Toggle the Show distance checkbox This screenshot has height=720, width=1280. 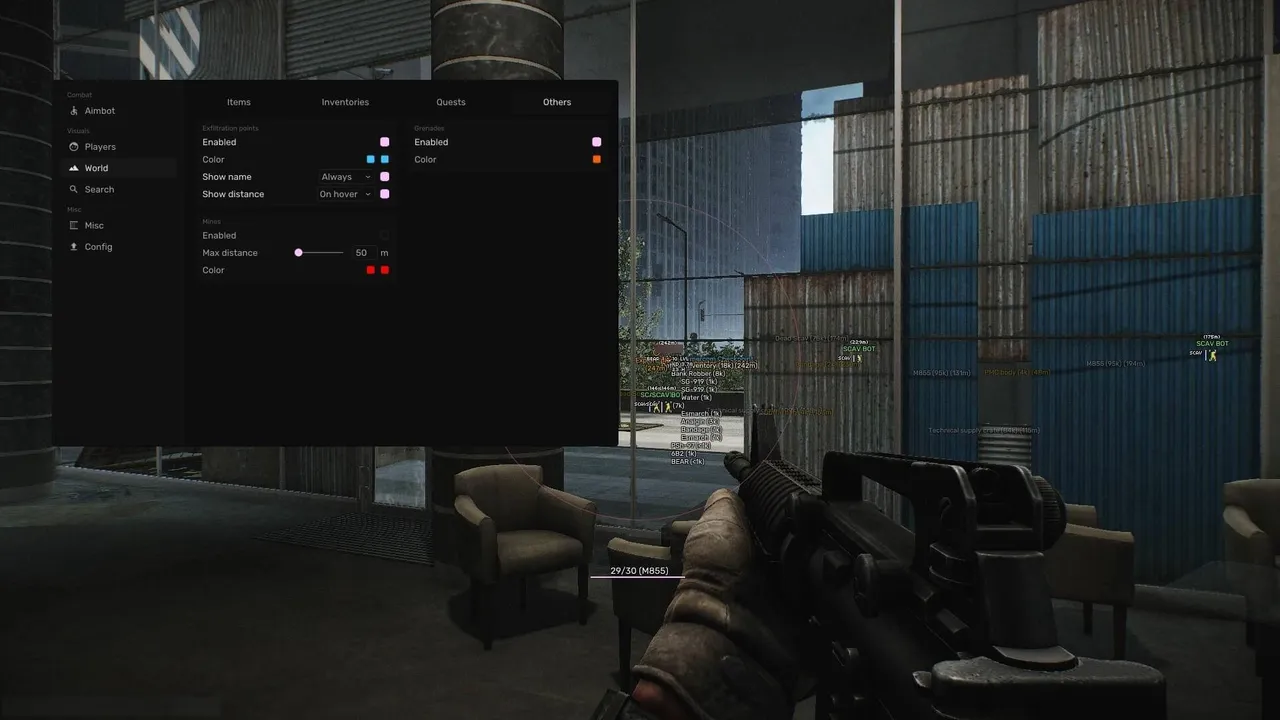384,194
